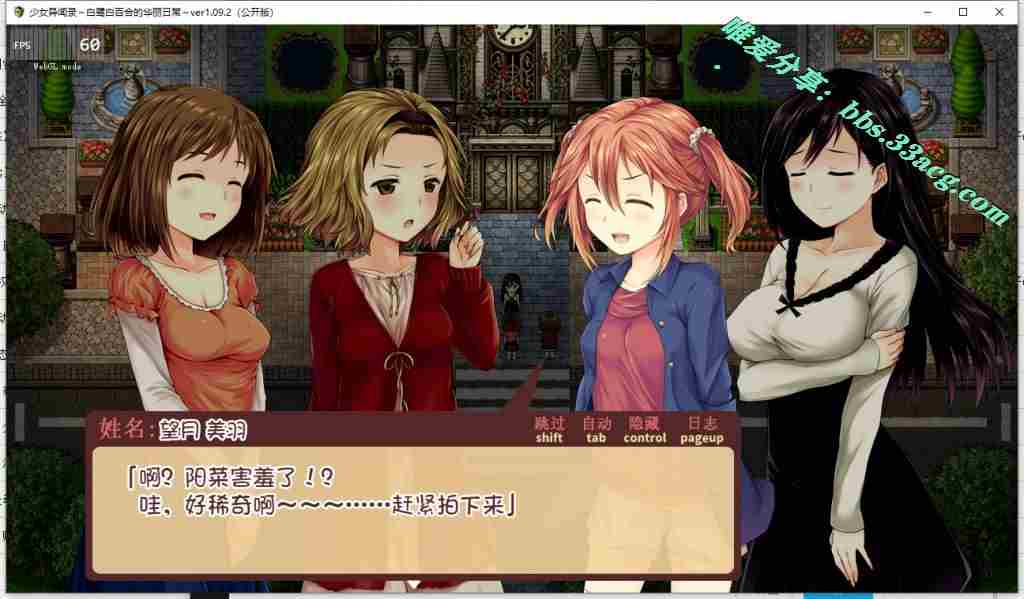
Task: Close the game window
Action: 1000,12
